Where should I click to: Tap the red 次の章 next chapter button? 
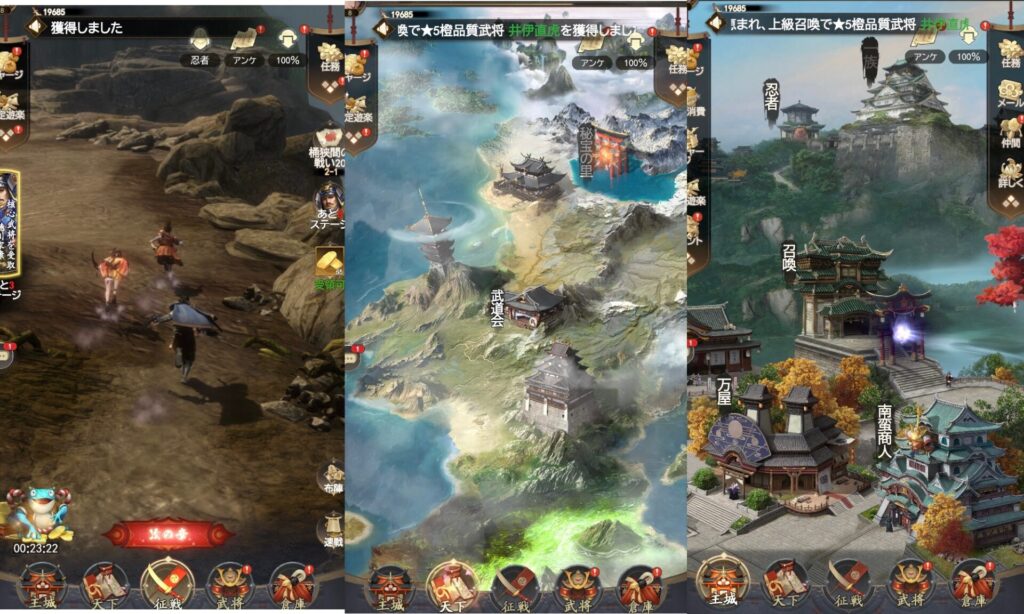(x=168, y=533)
